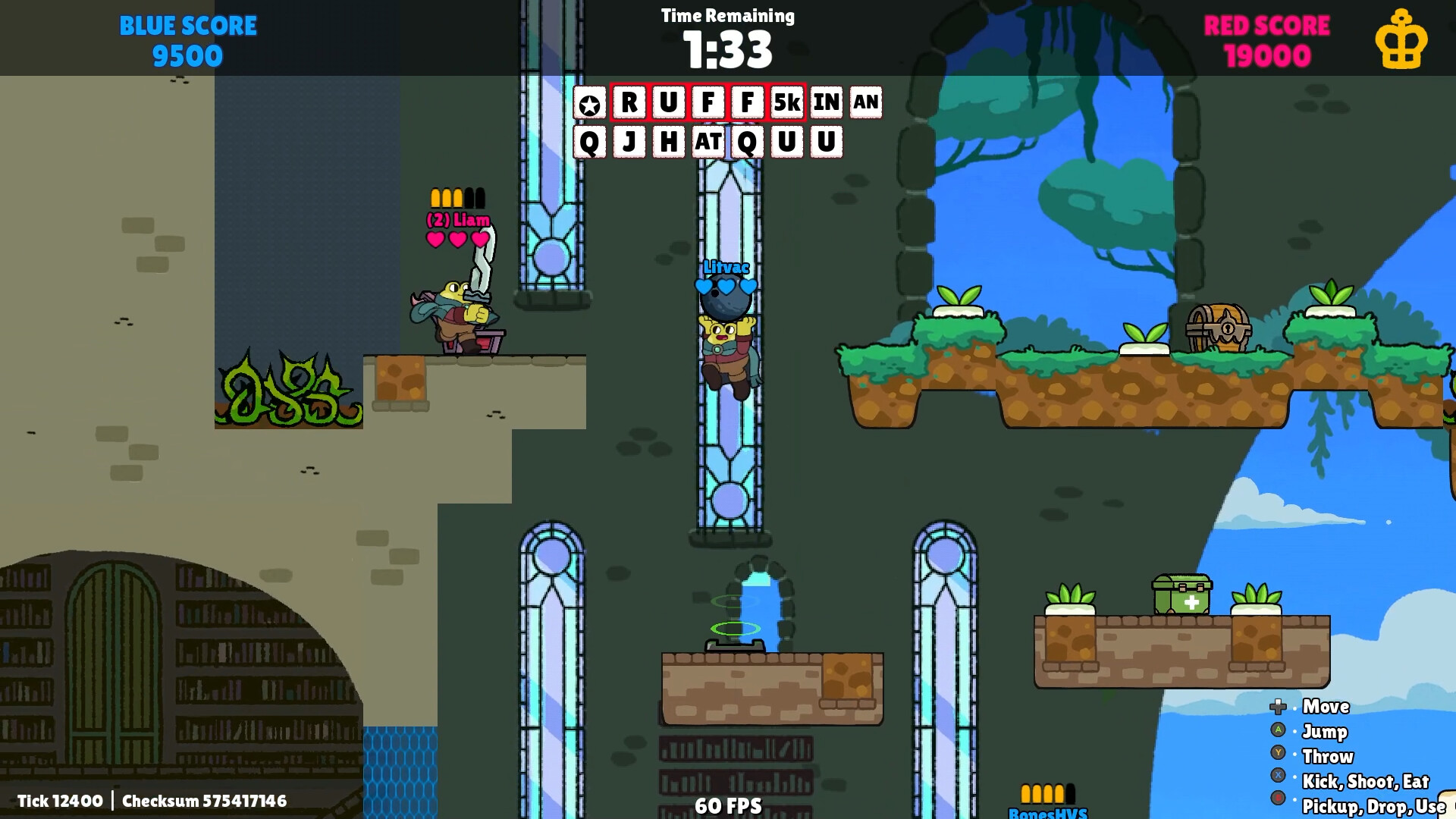The image size is (1456, 819).
Task: Click the letter tile R in RUFF
Action: (x=628, y=104)
